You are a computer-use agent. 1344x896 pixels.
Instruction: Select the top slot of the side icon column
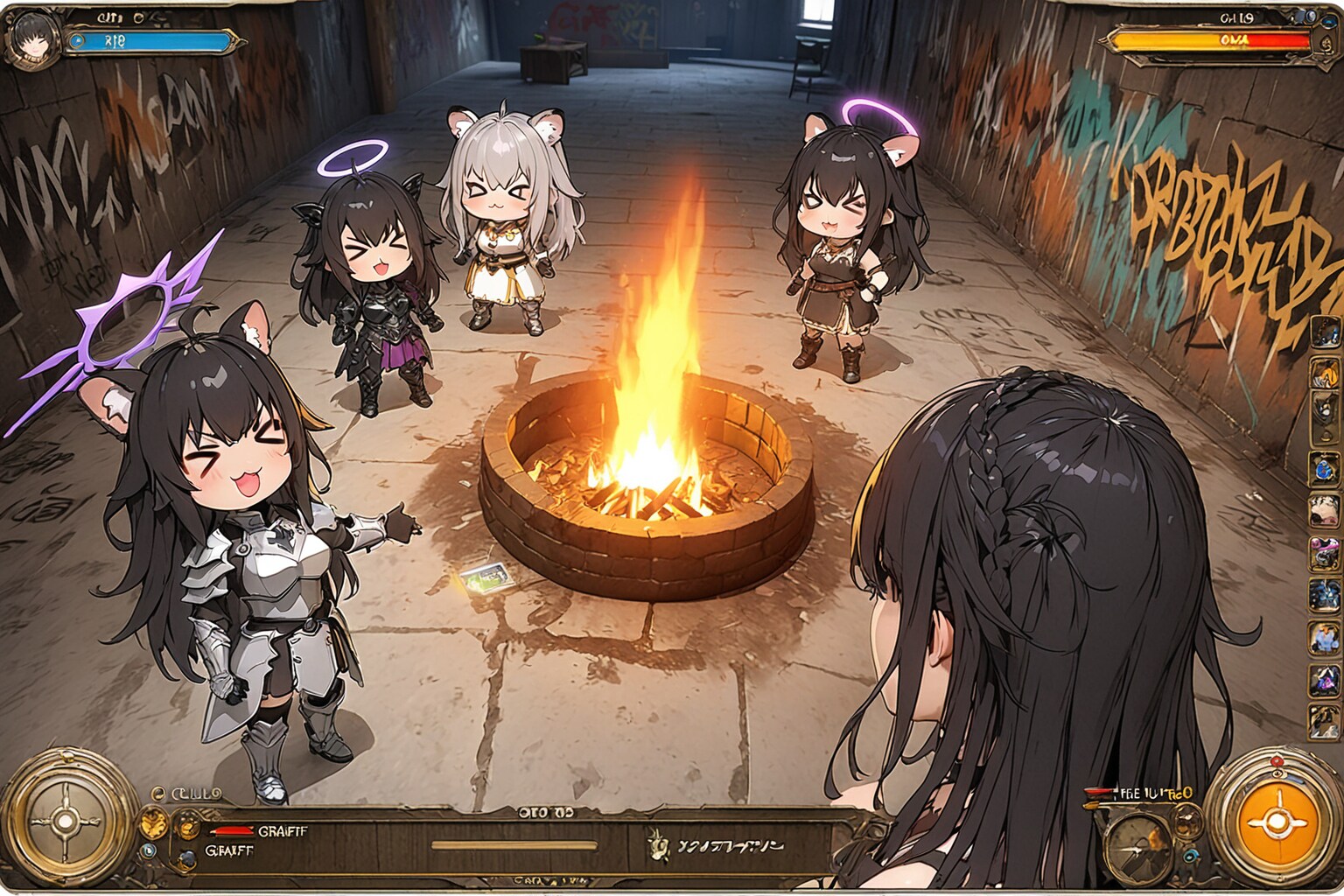[1324, 332]
